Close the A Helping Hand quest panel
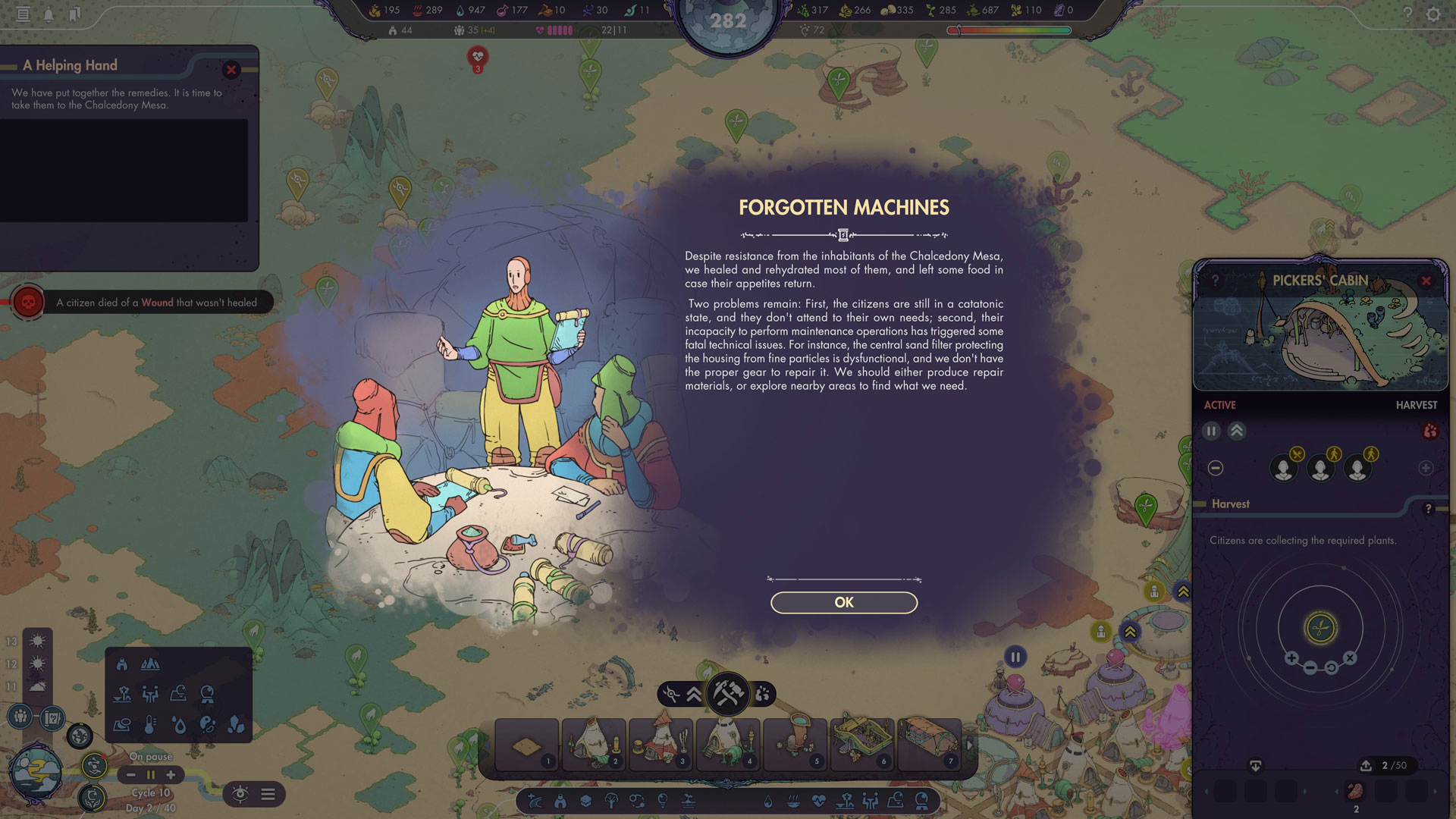This screenshot has height=819, width=1456. [x=231, y=70]
